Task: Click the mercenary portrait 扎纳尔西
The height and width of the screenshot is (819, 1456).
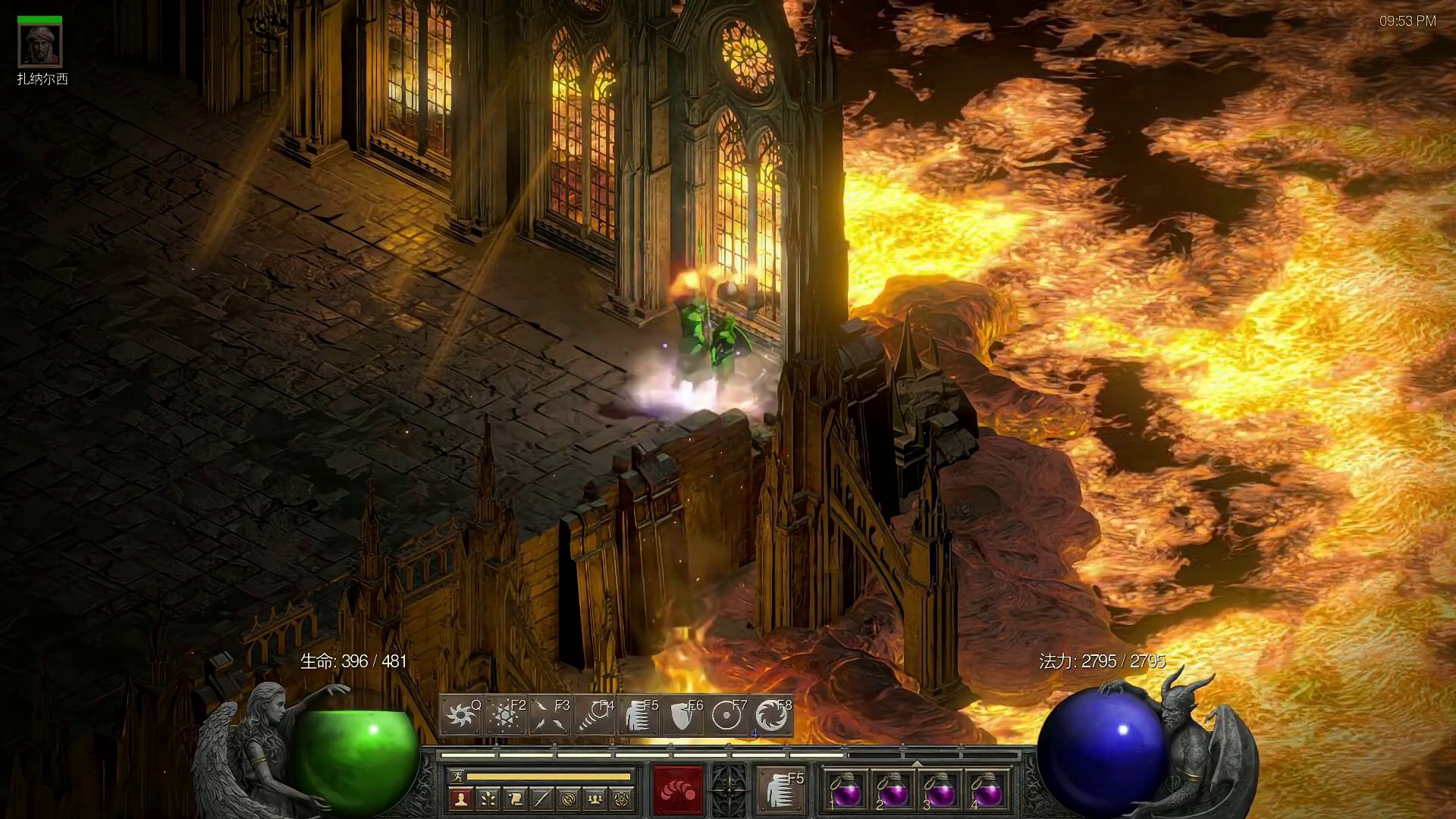Action: (x=40, y=45)
